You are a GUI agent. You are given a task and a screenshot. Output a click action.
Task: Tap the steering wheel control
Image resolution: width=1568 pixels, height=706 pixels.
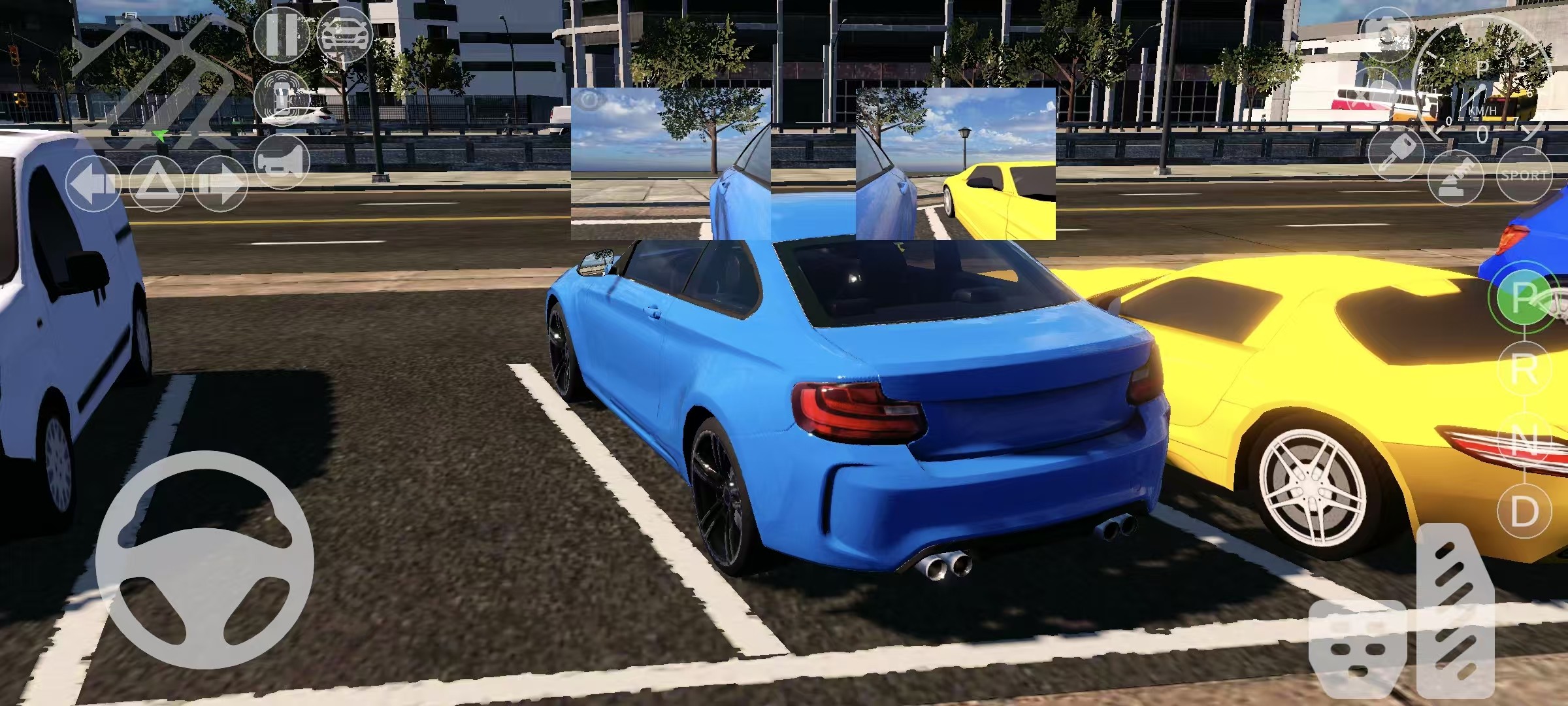point(204,560)
